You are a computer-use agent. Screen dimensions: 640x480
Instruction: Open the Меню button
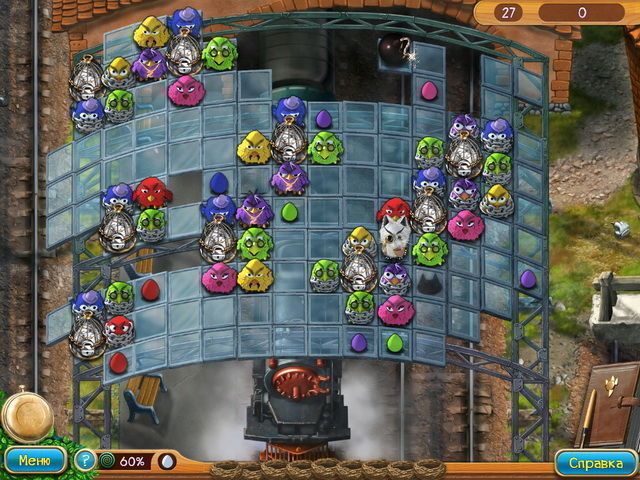tap(34, 461)
